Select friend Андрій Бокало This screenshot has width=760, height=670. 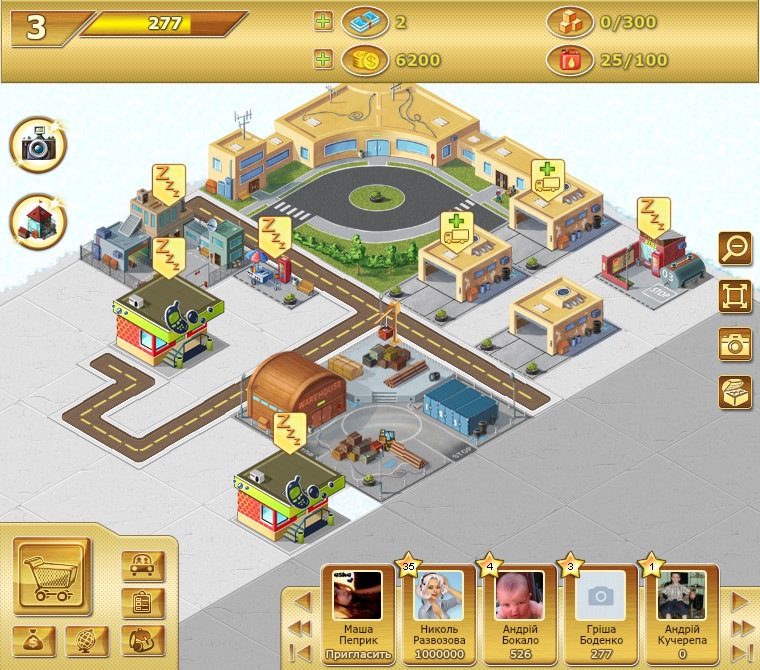(x=518, y=610)
